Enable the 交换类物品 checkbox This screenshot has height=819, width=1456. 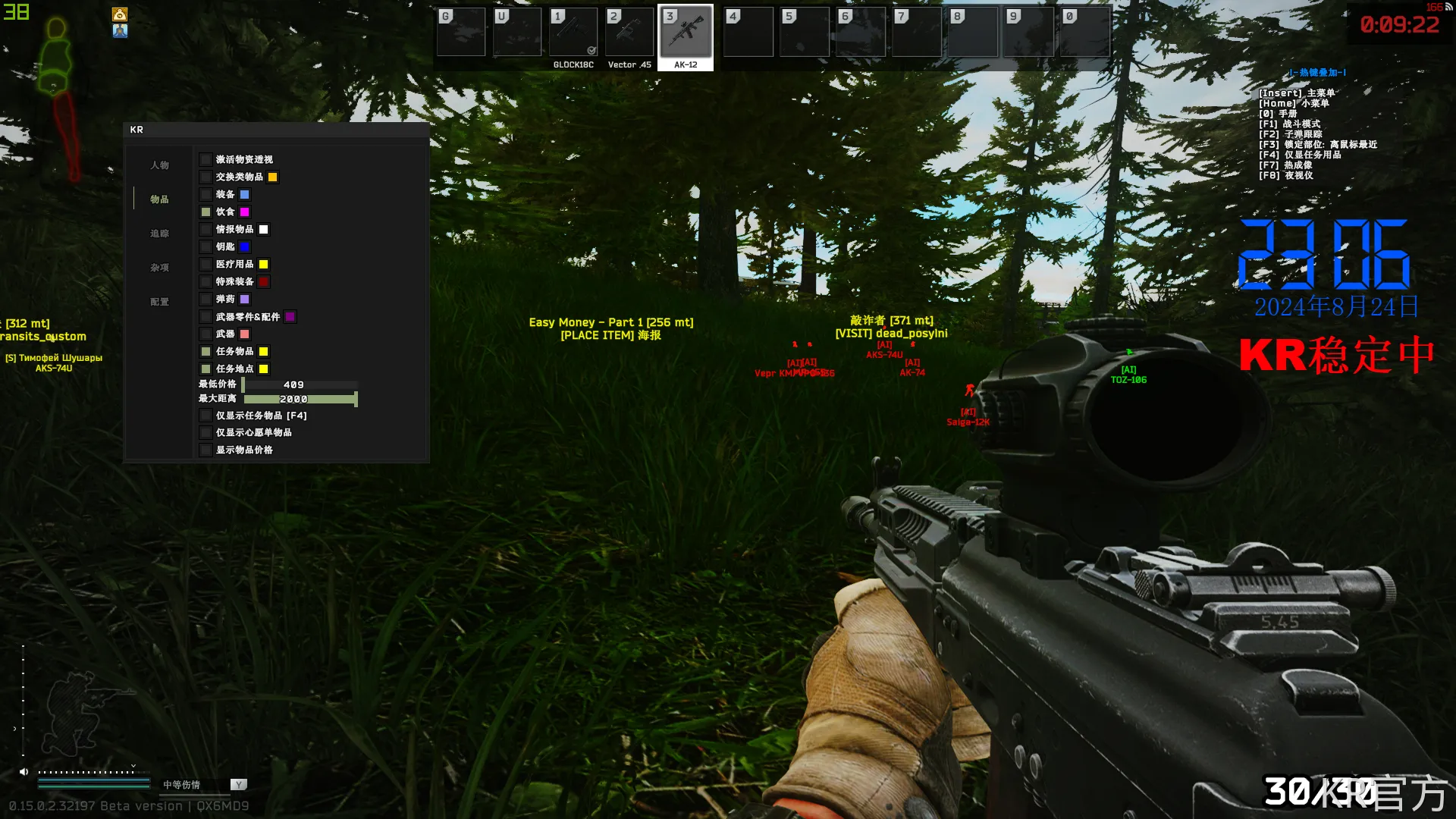pos(206,177)
